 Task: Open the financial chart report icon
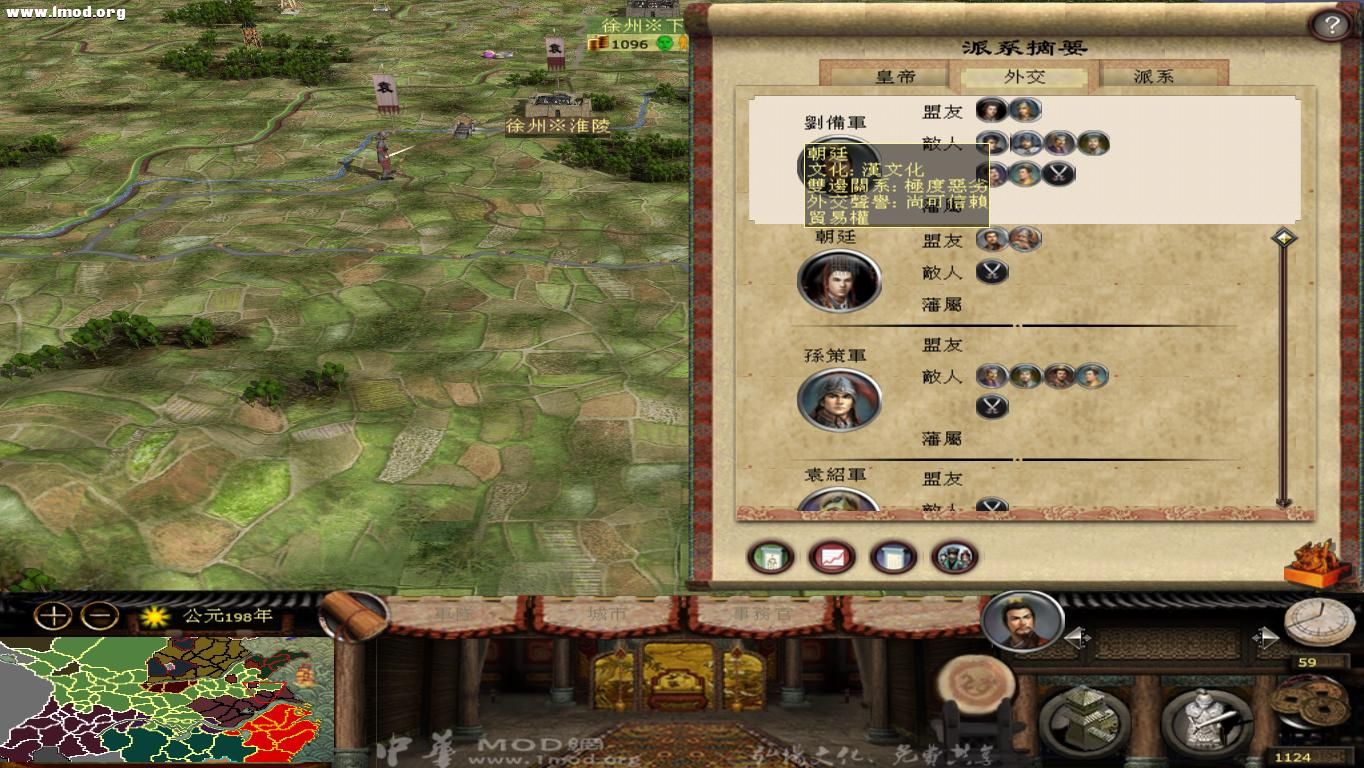[831, 557]
